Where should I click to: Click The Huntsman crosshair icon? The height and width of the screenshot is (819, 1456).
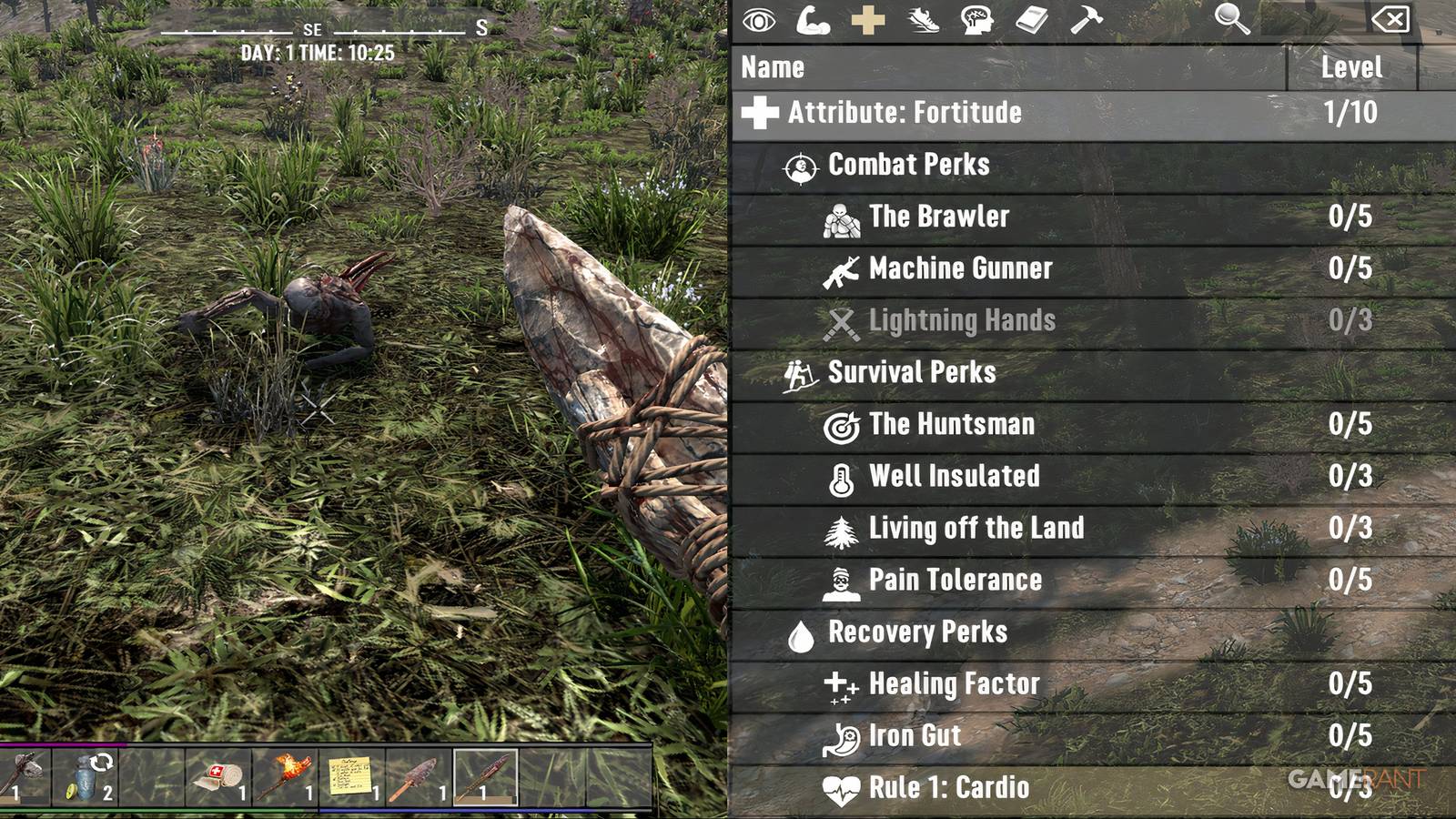pos(843,424)
